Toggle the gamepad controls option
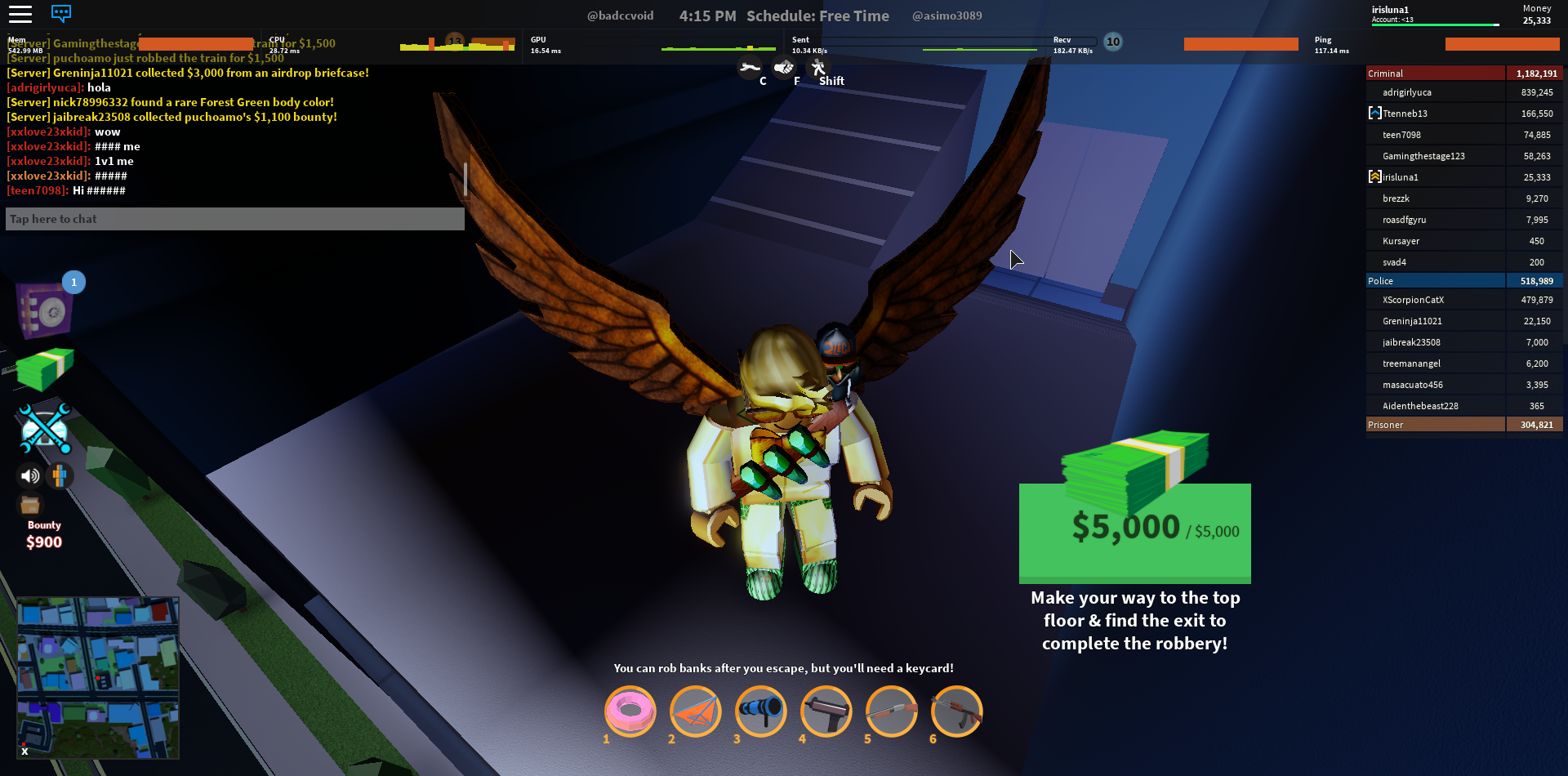Screen dimensions: 1568x776 pyautogui.click(x=59, y=476)
